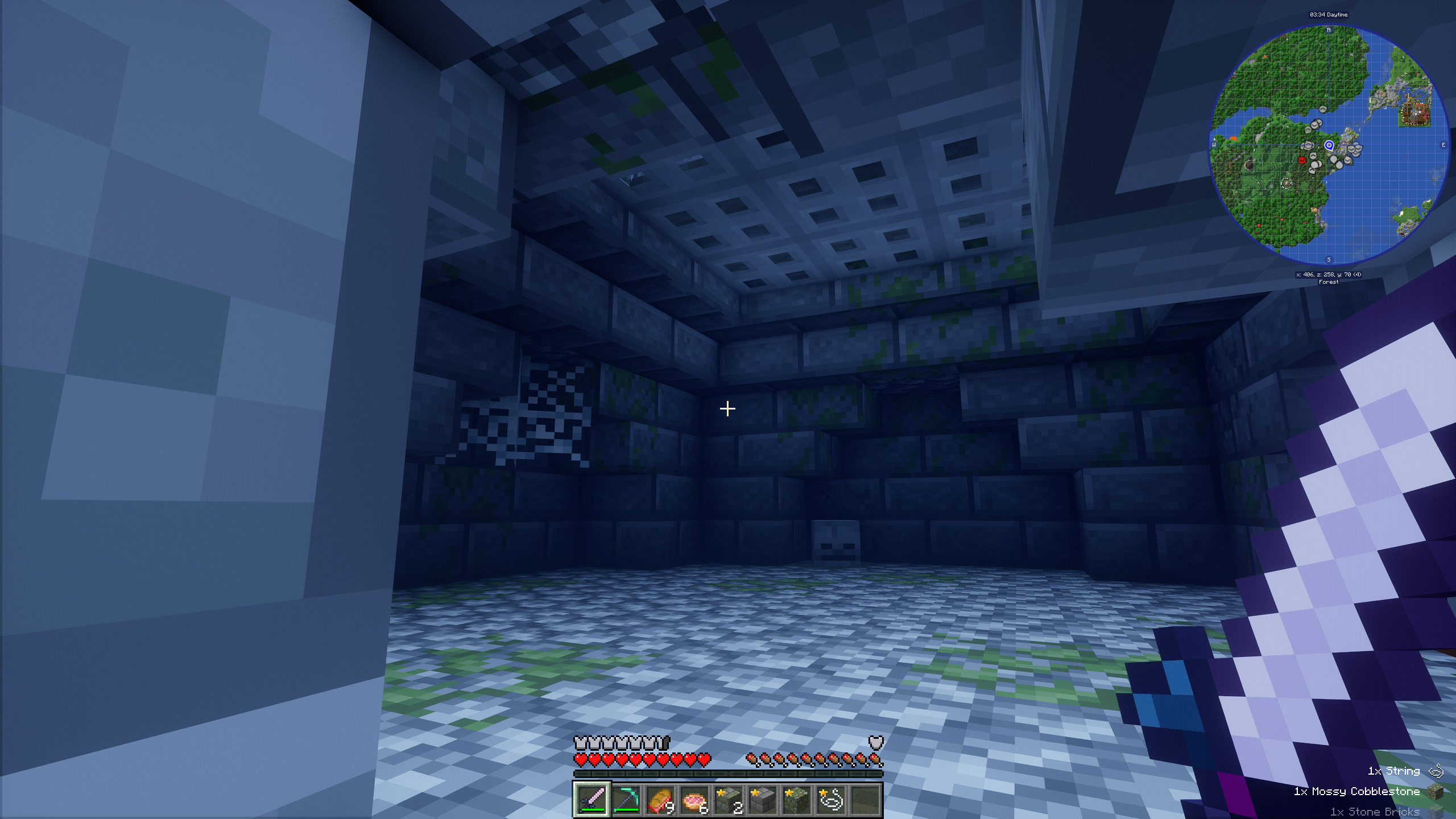The width and height of the screenshot is (1456, 819).
Task: Click the N compass label on the minimap
Action: pos(1329,30)
